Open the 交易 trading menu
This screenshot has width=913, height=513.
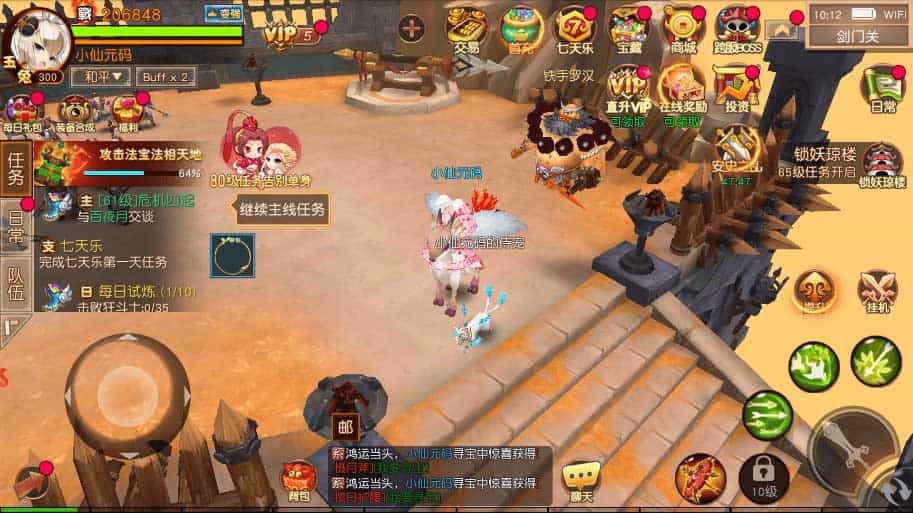[x=466, y=29]
